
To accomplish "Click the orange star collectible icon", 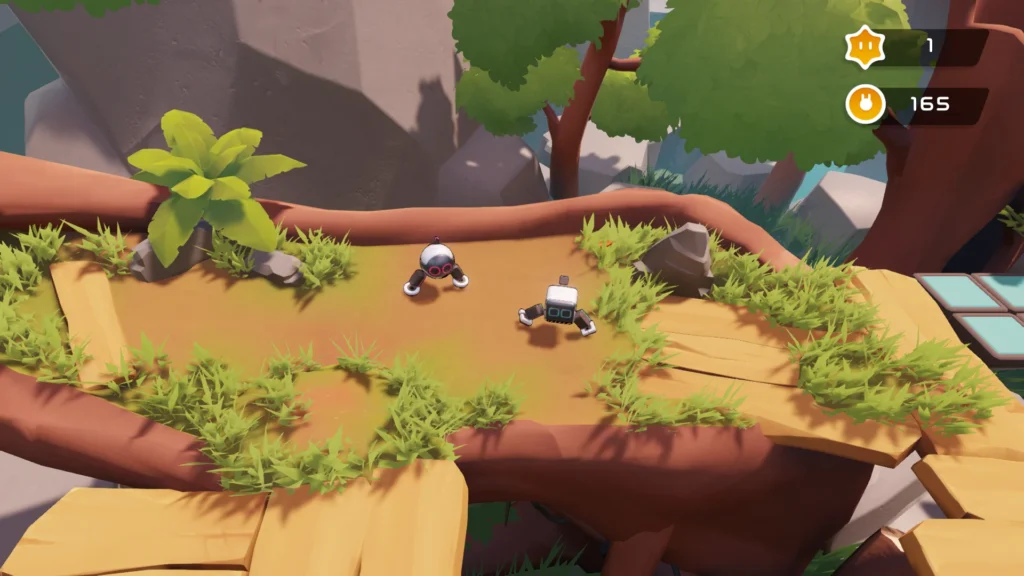I will pyautogui.click(x=865, y=46).
